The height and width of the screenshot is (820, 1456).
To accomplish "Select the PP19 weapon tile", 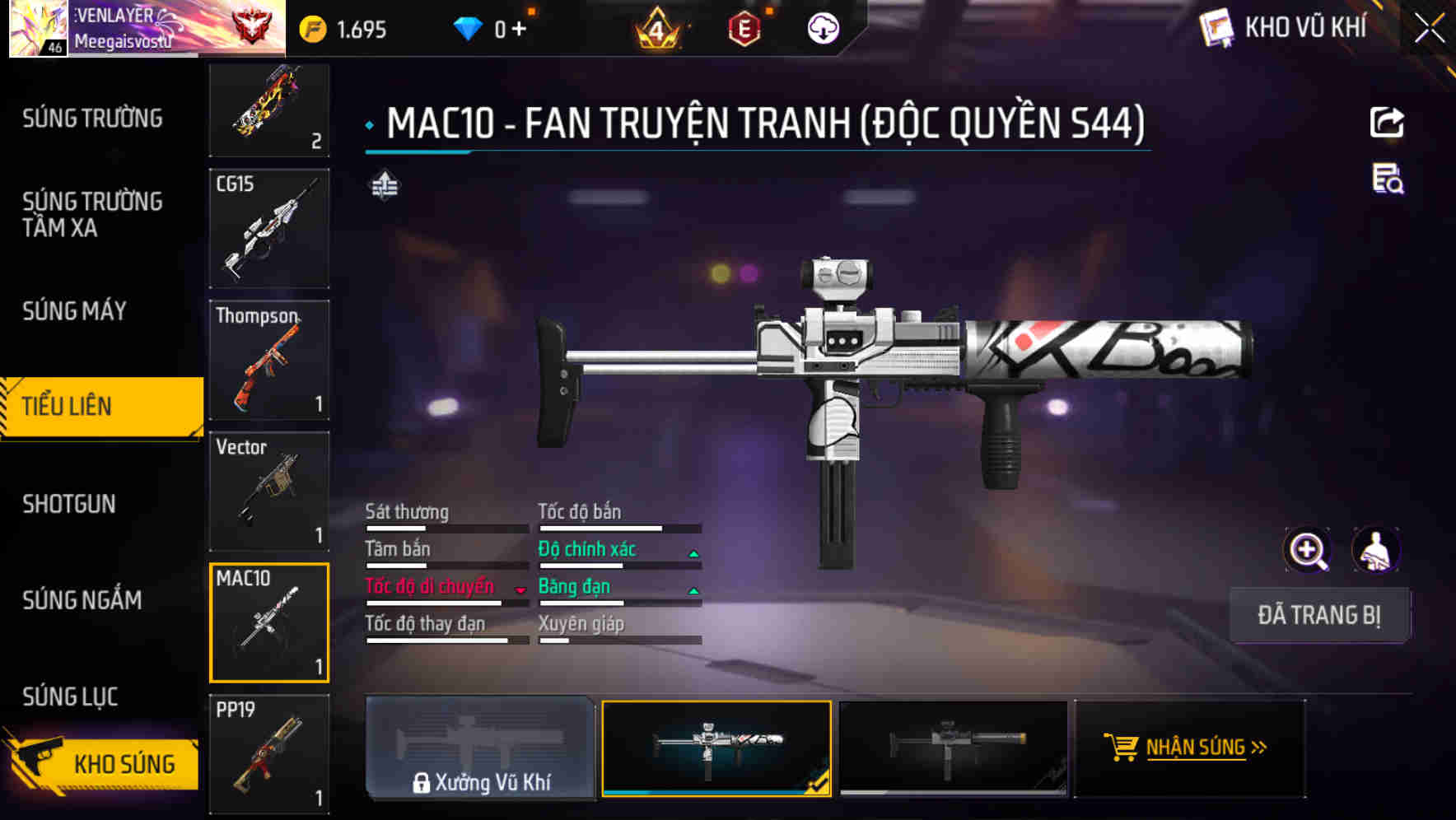I will tap(269, 754).
